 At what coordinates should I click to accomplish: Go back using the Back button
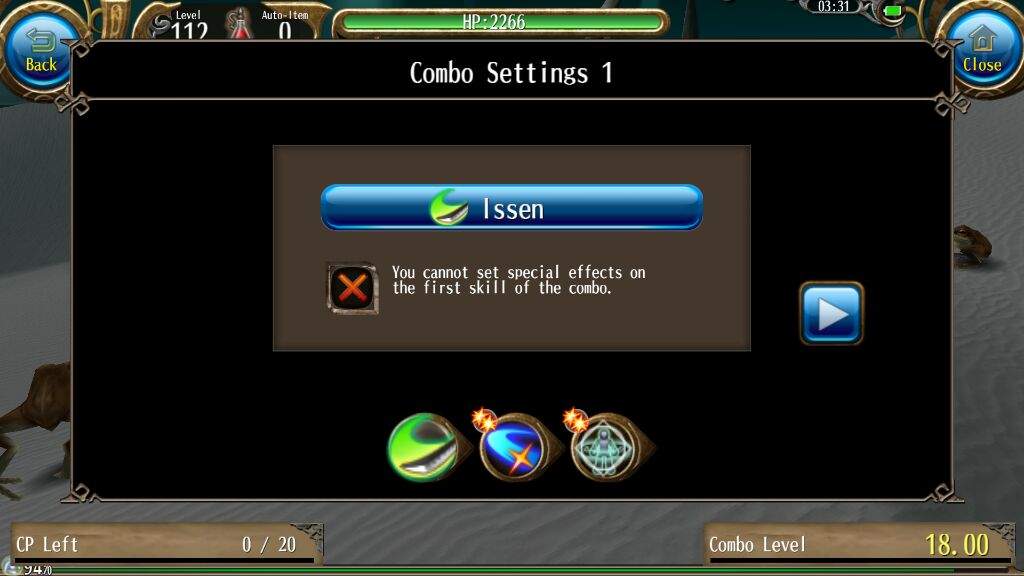click(41, 52)
